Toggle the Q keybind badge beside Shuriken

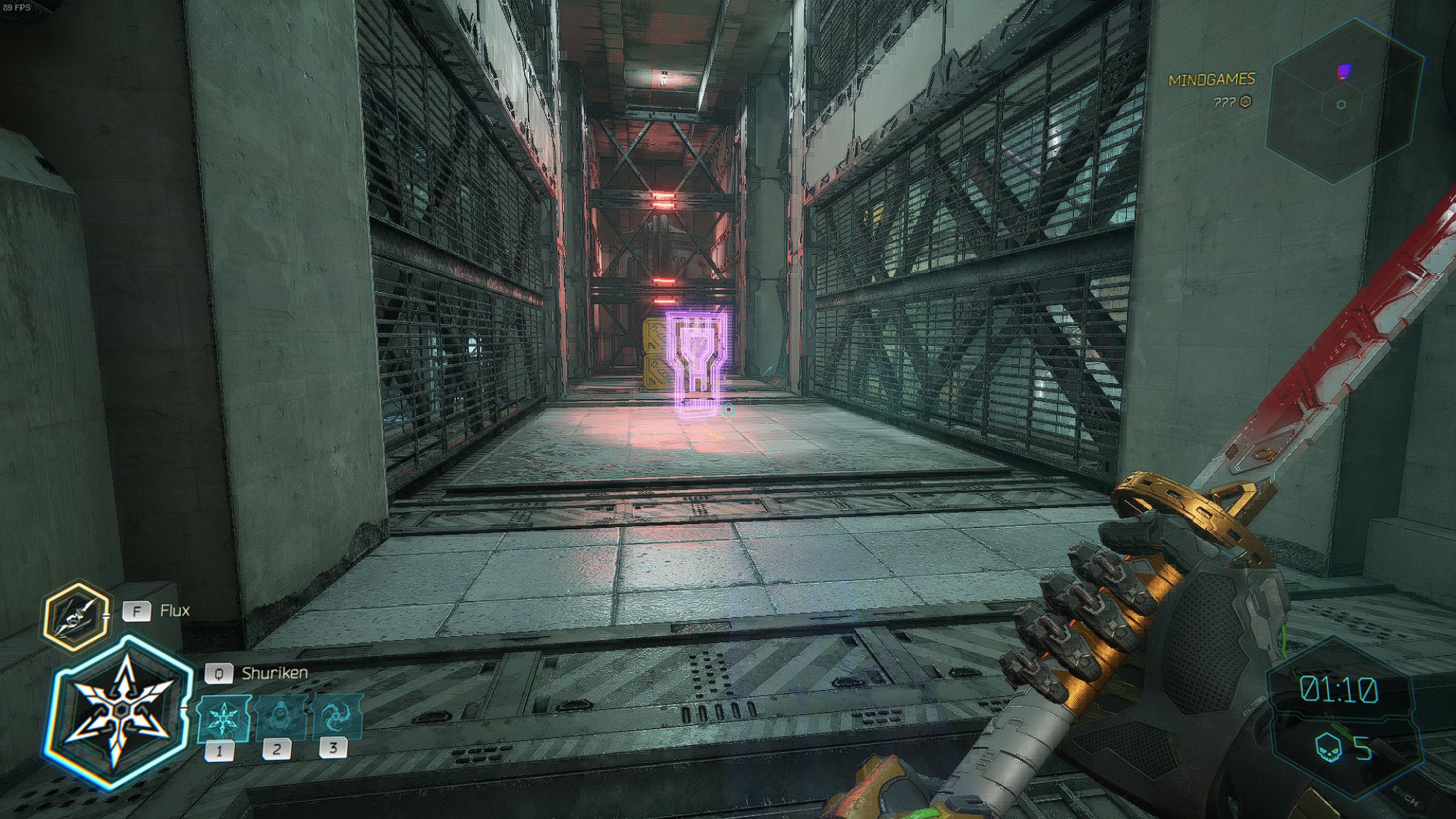tap(219, 674)
